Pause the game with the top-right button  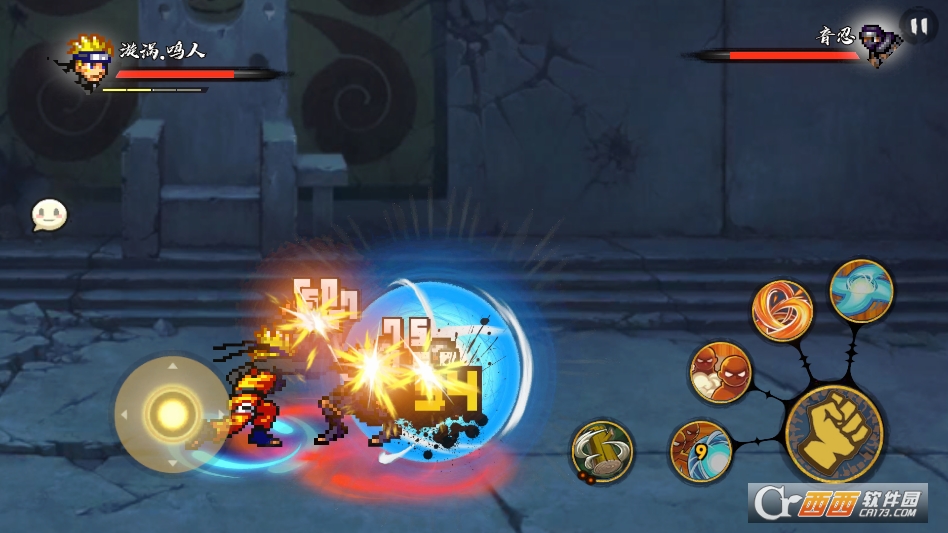tap(918, 25)
